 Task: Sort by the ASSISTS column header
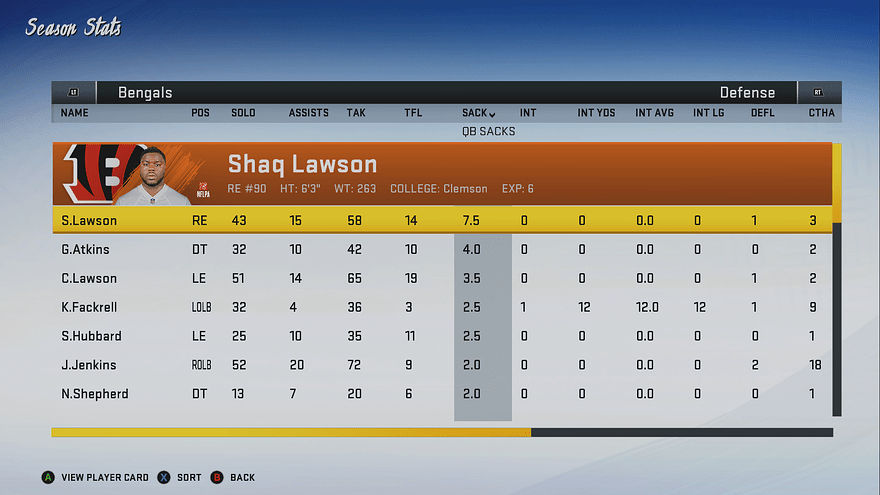coord(308,113)
